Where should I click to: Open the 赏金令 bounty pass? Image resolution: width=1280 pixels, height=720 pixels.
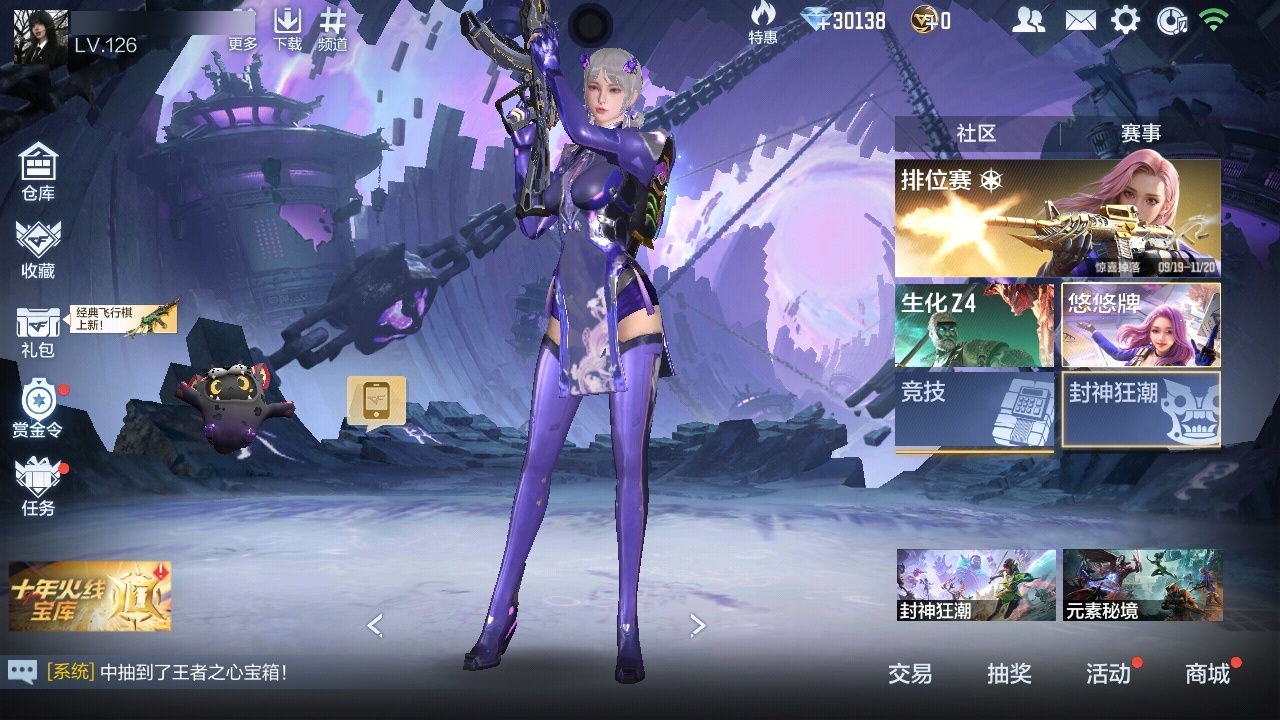[38, 408]
